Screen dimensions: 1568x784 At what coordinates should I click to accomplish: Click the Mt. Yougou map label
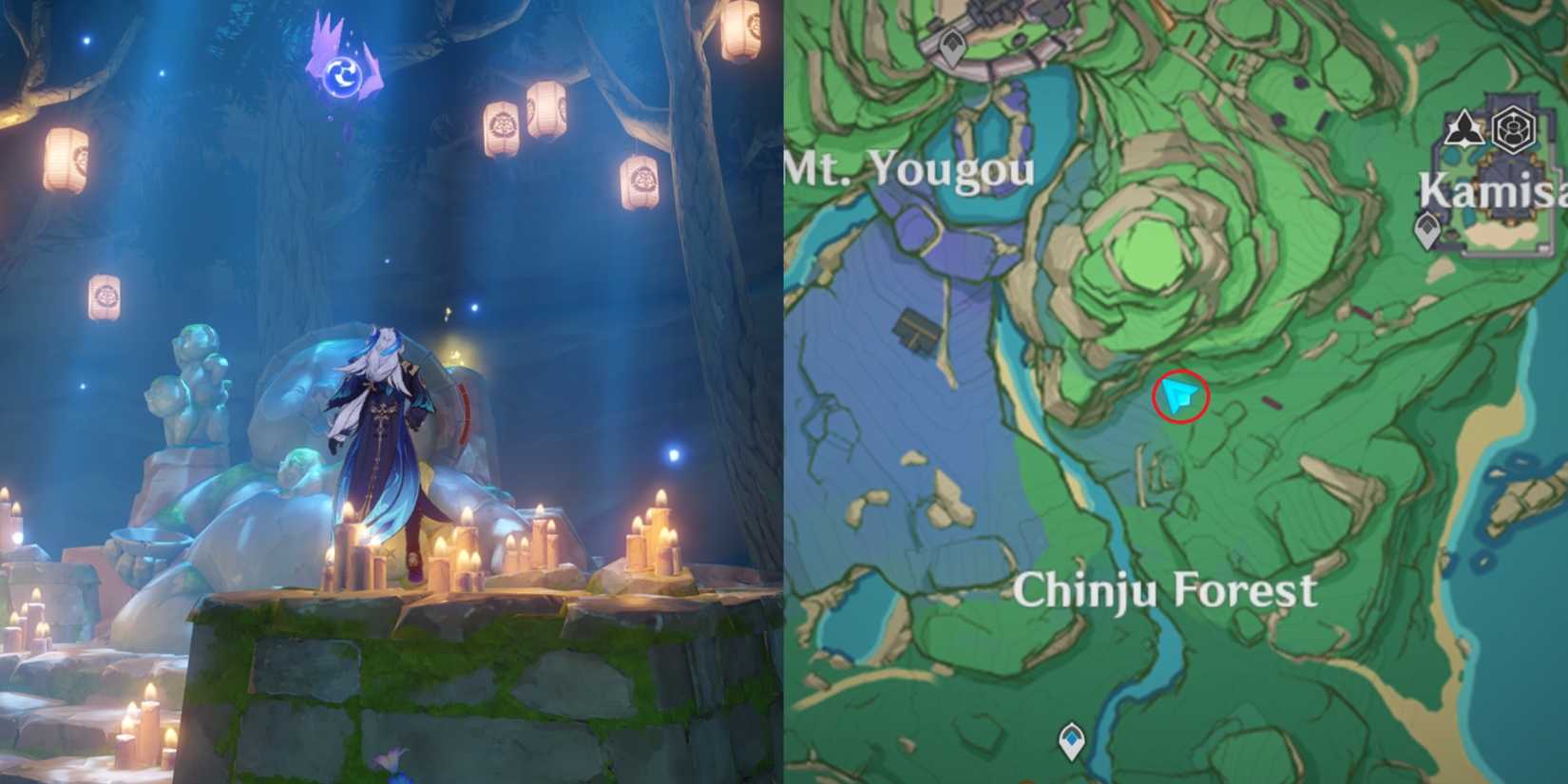[x=908, y=171]
